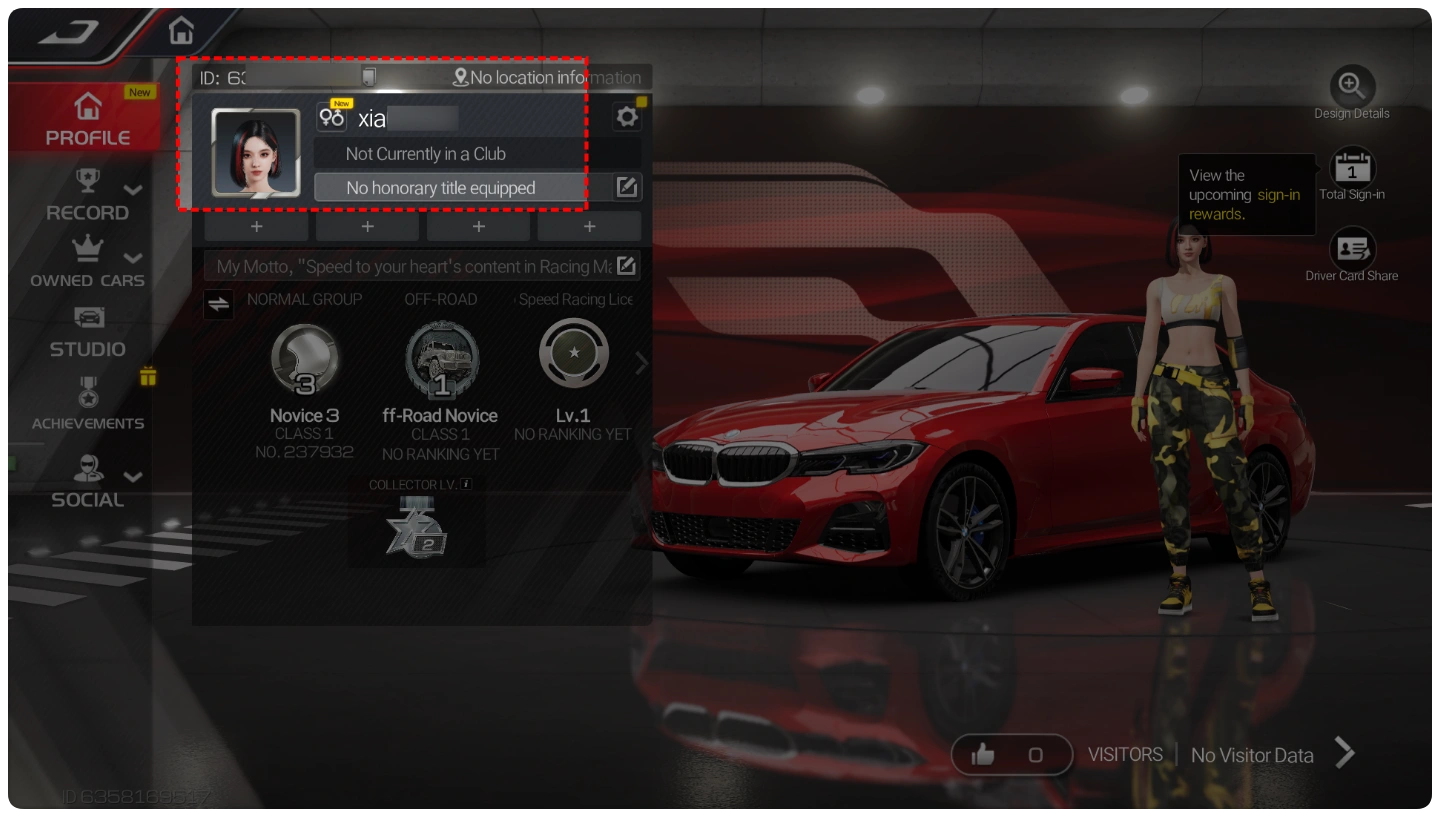The image size is (1440, 817).
Task: Open Design Details magnifier
Action: click(1352, 86)
